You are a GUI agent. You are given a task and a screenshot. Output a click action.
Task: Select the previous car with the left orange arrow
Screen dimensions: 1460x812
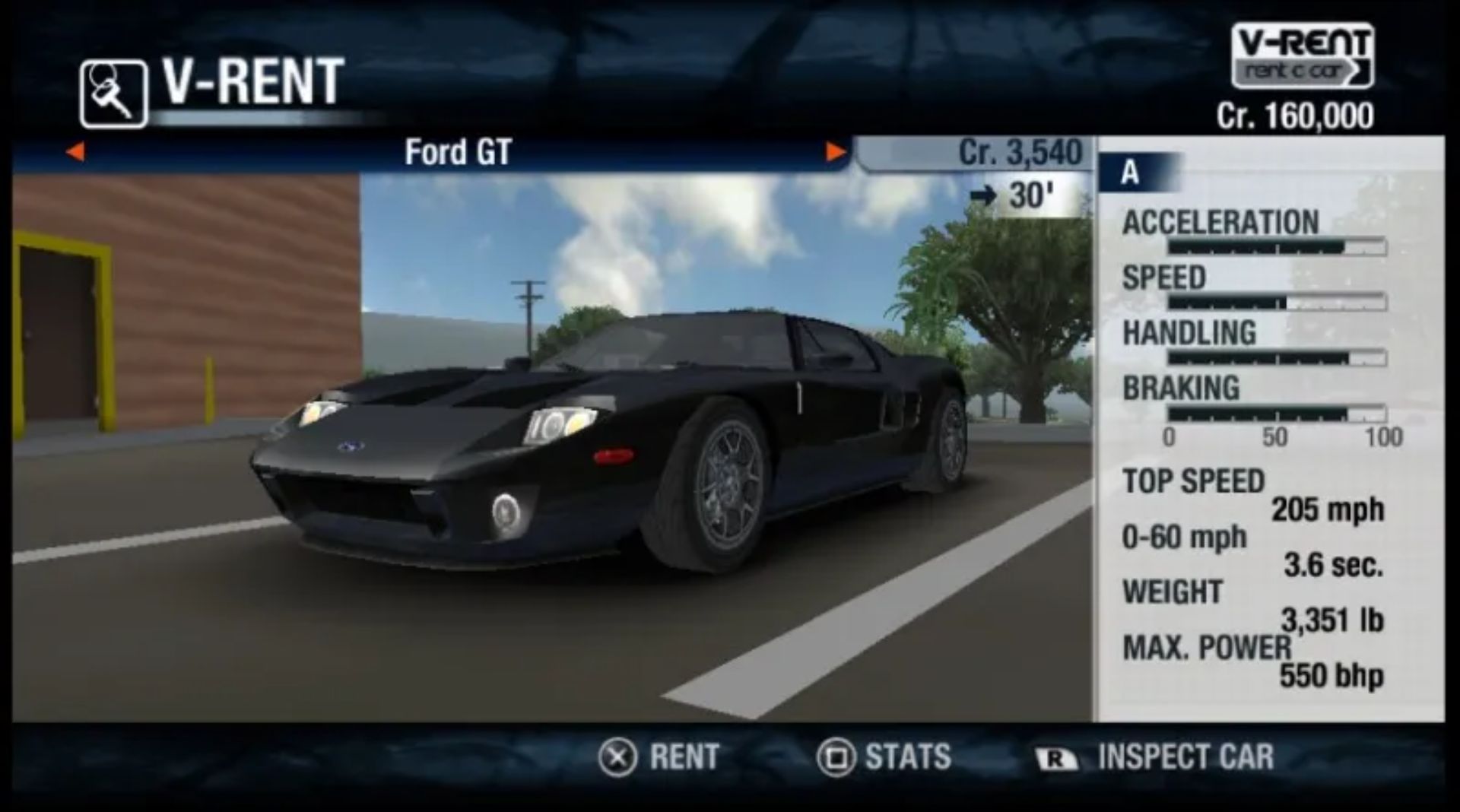click(x=75, y=152)
